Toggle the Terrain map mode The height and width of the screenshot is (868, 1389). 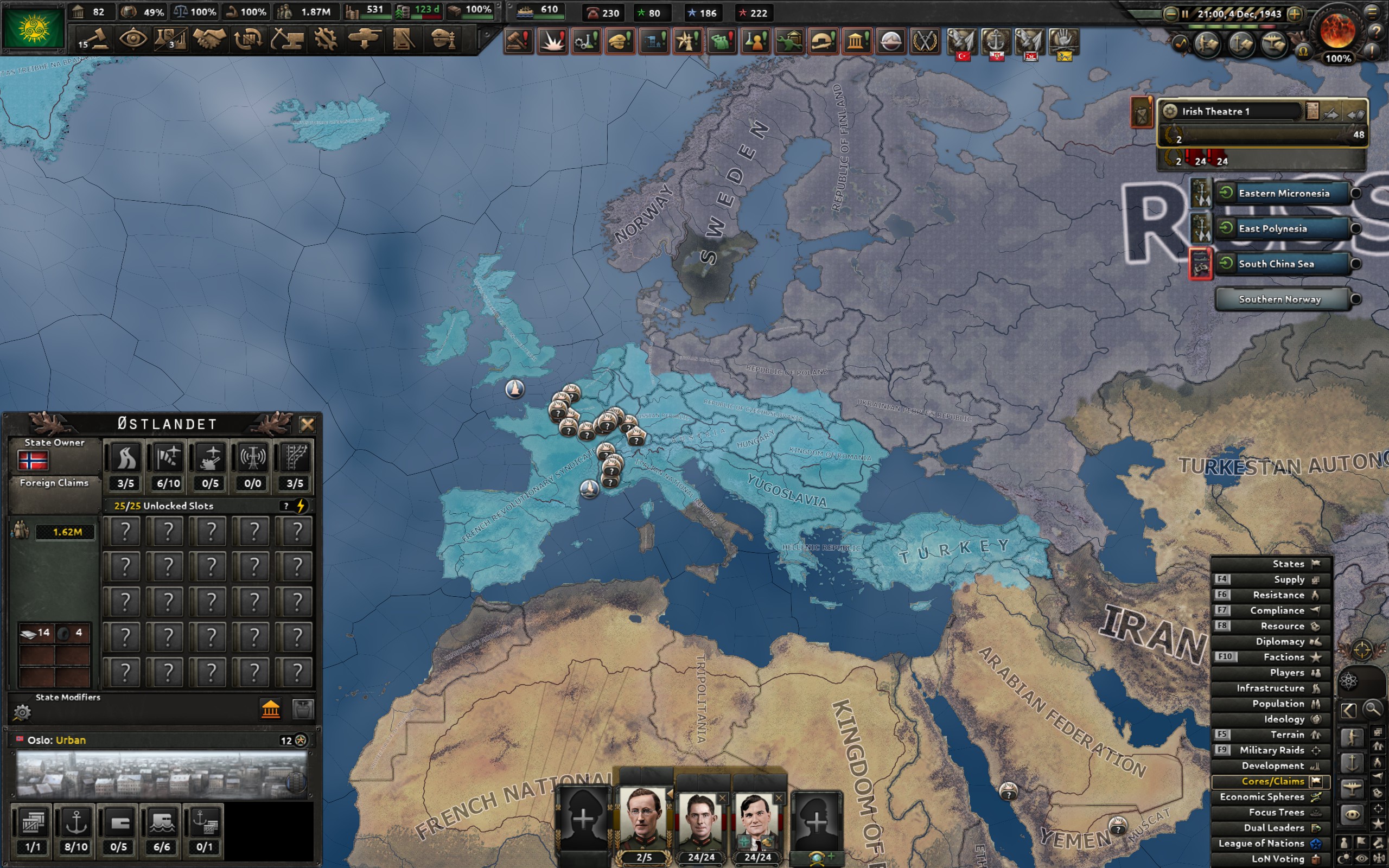(x=1288, y=735)
